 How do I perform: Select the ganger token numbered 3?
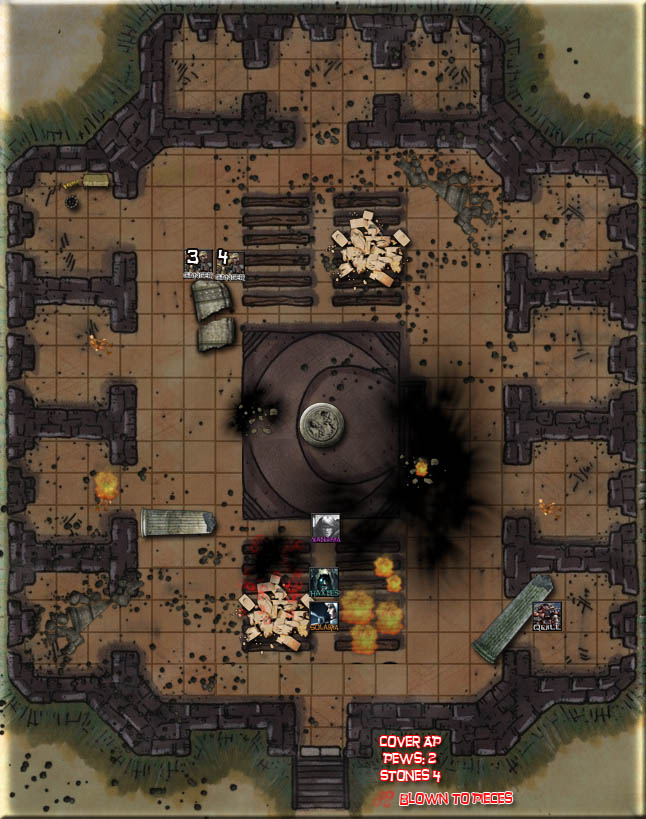coord(197,263)
